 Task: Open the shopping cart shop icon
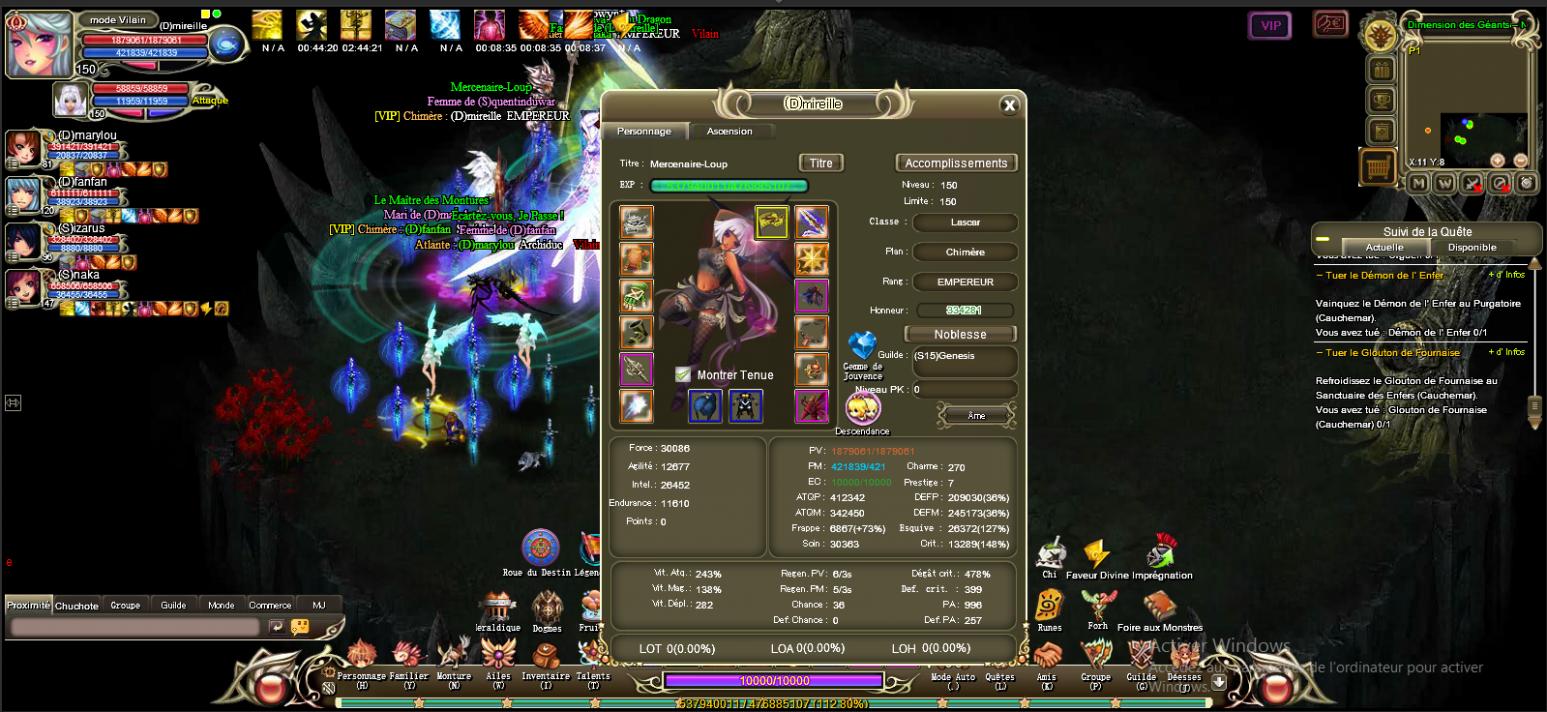click(1379, 166)
